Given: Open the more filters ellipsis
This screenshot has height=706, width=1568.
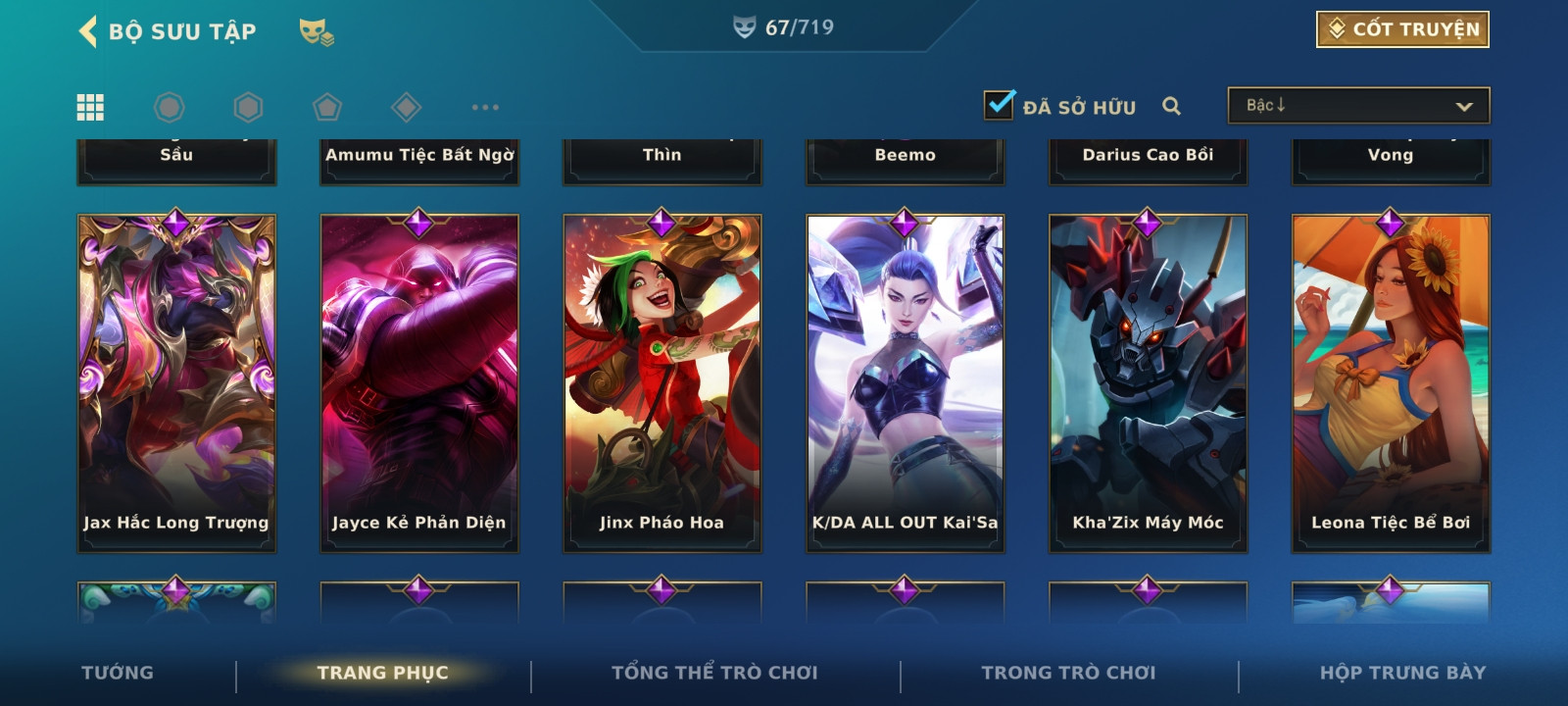Looking at the screenshot, I should click(x=485, y=107).
